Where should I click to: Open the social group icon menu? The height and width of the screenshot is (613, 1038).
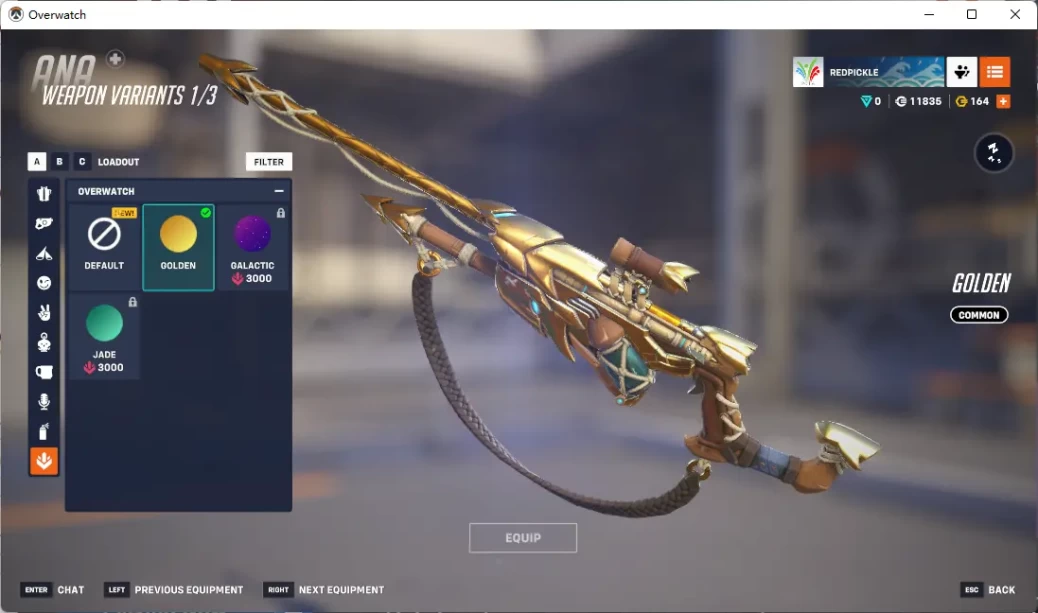coord(962,72)
